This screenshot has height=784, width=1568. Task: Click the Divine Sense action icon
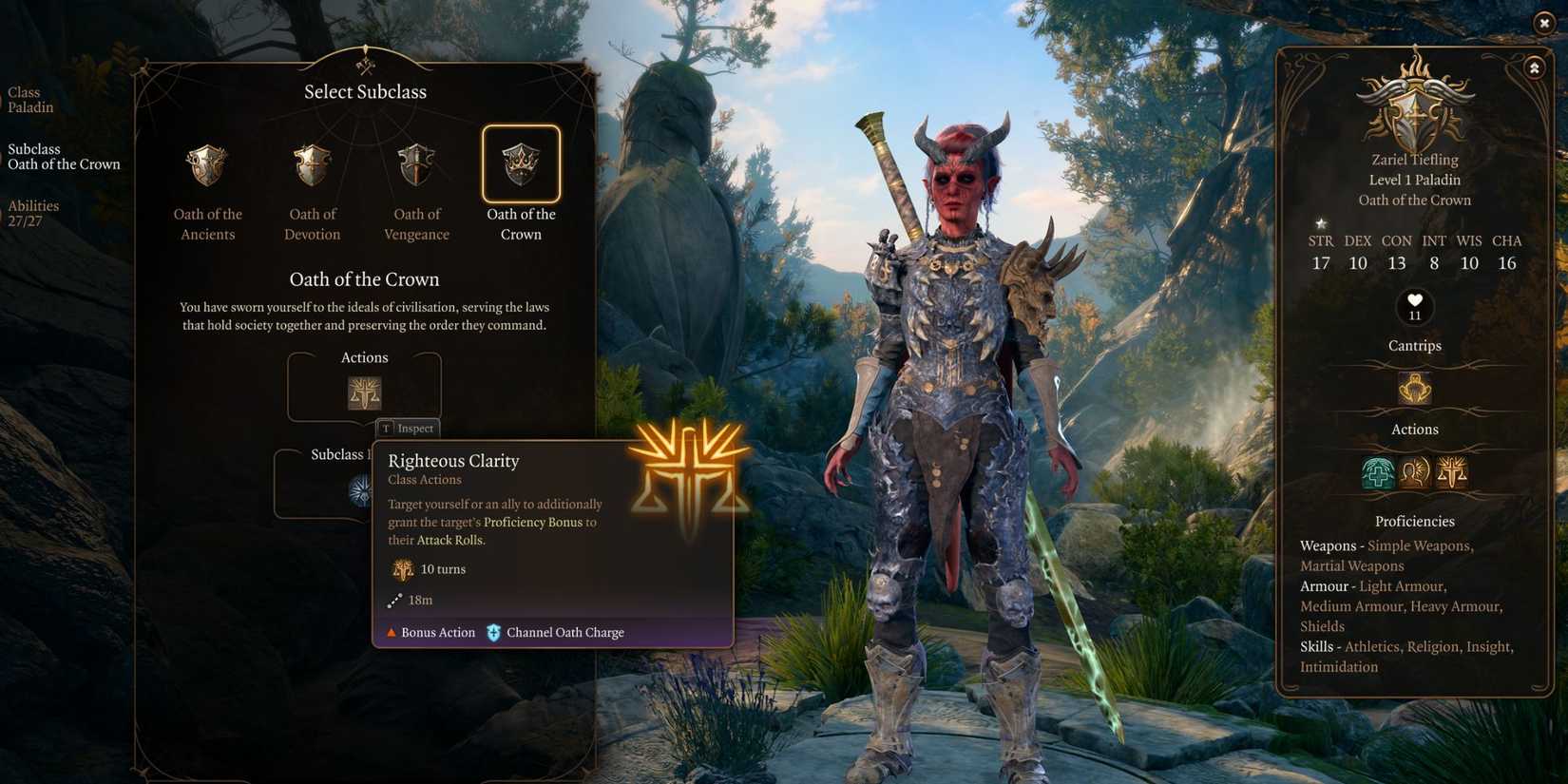(1413, 471)
